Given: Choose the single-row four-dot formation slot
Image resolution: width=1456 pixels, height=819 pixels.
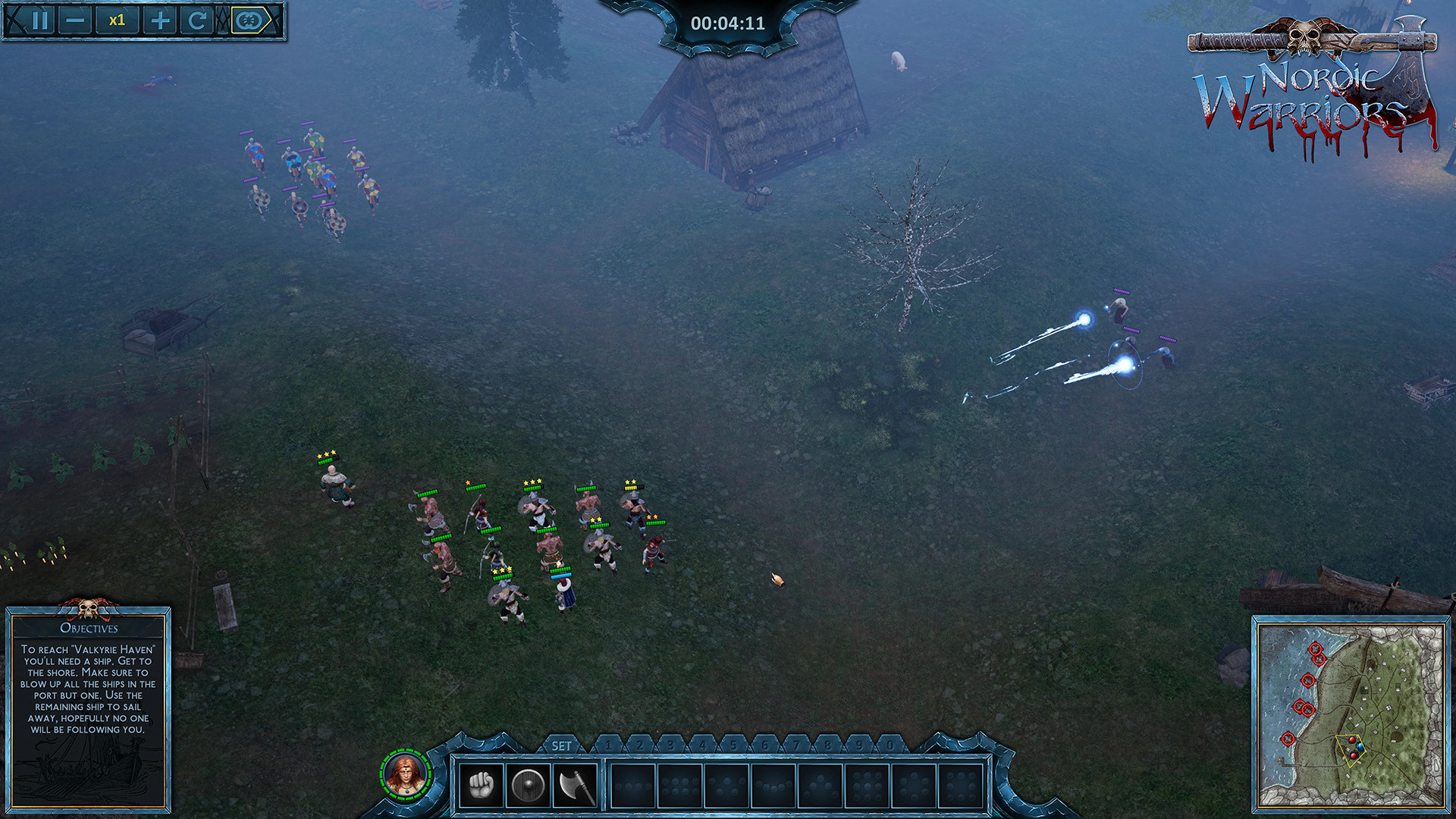Looking at the screenshot, I should point(633,785).
